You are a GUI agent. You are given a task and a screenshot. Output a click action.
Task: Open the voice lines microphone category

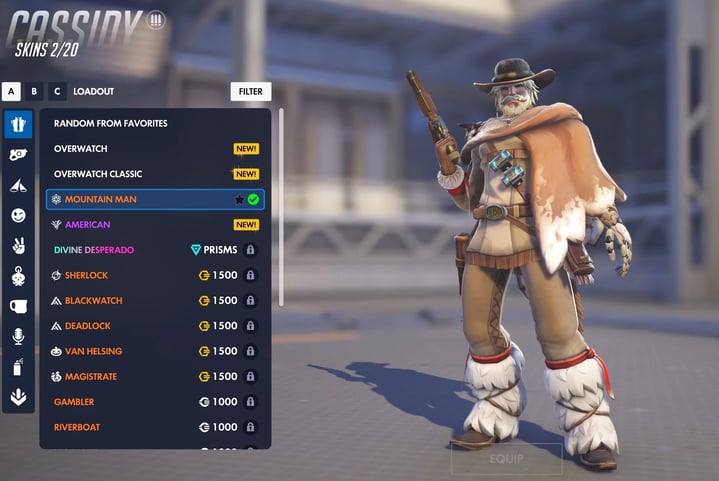[18, 337]
